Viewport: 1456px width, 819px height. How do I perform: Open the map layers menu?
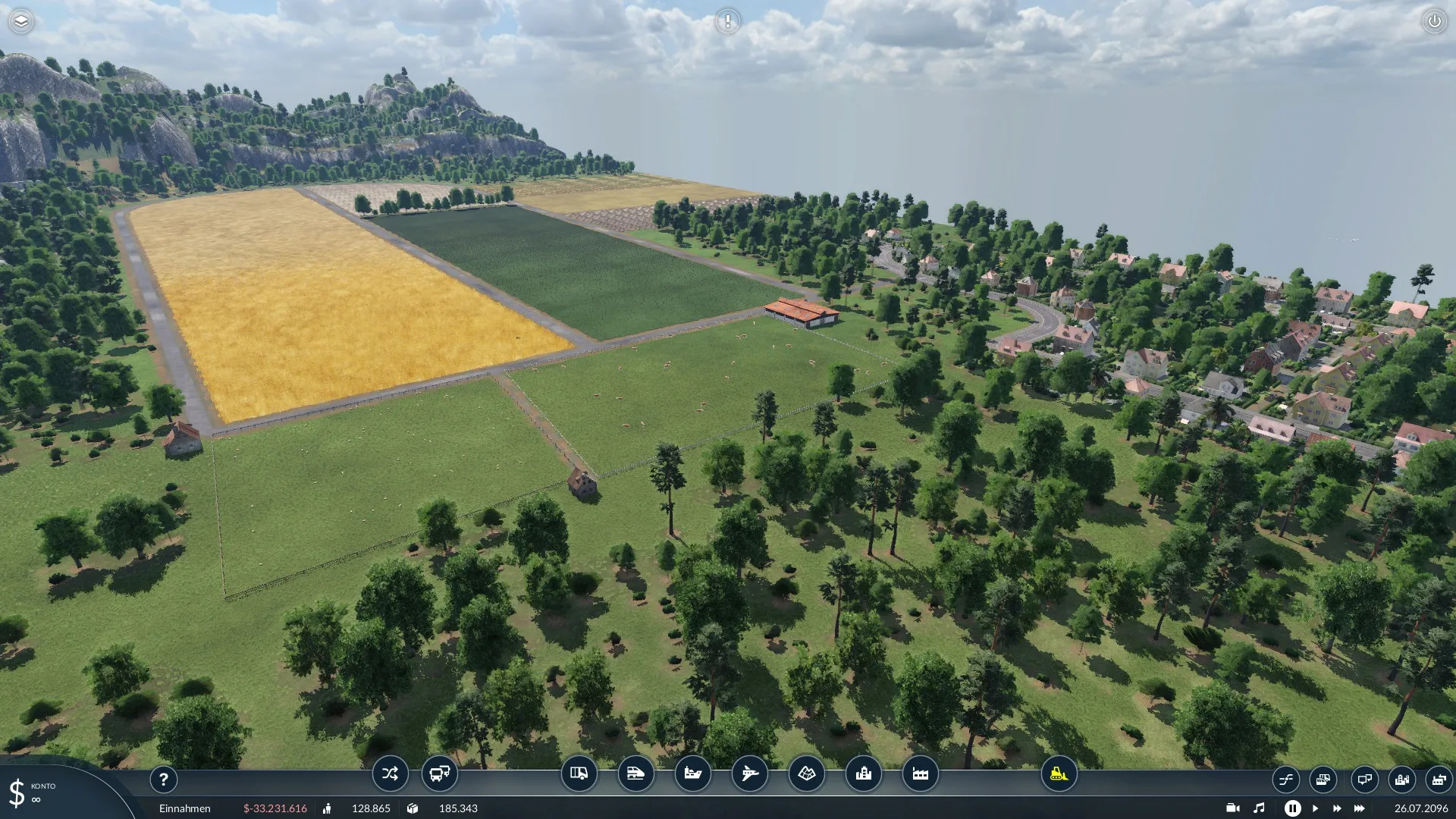point(21,21)
